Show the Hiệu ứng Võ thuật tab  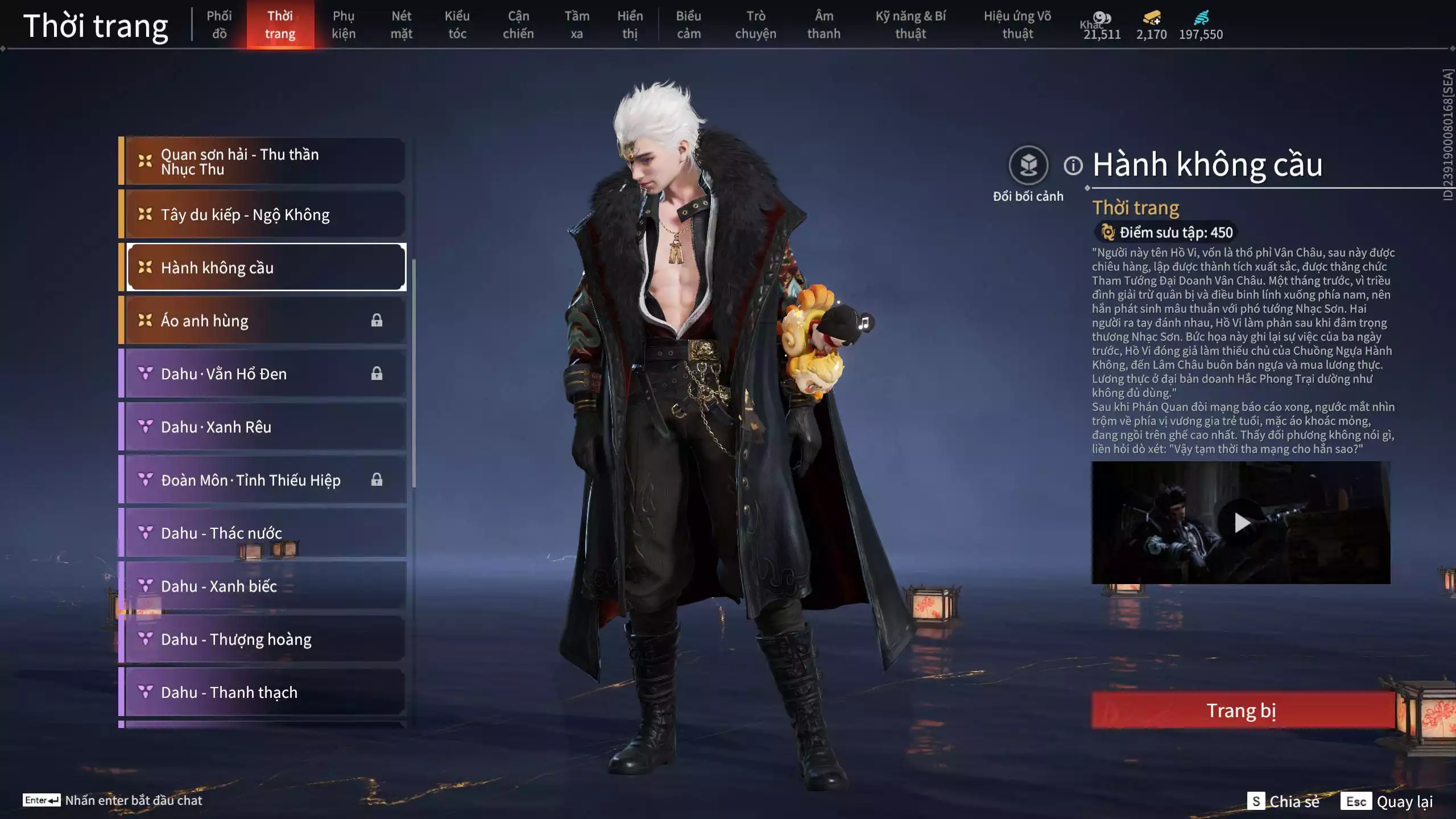point(1017,24)
